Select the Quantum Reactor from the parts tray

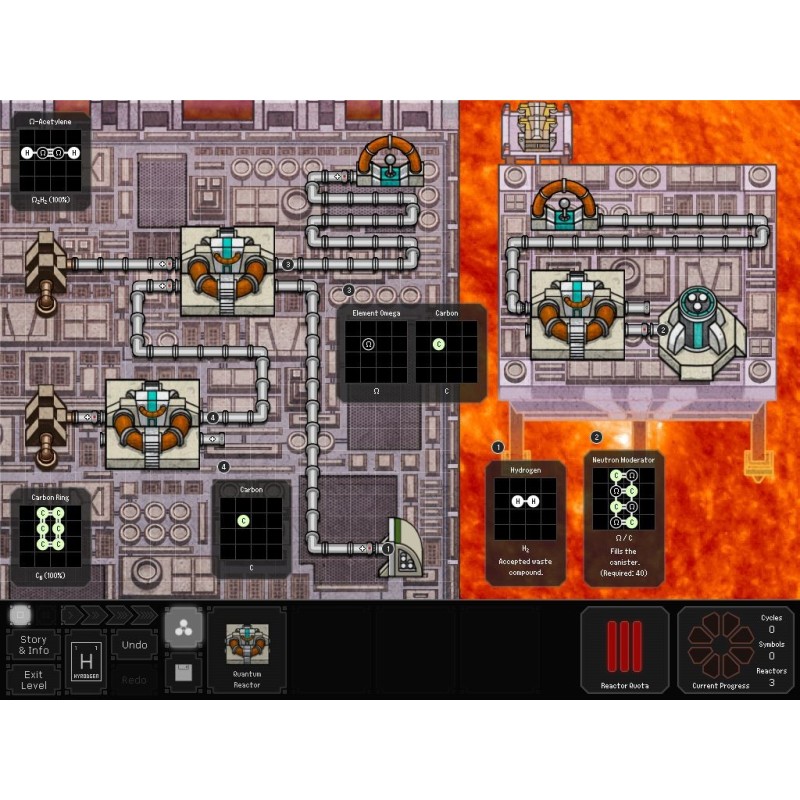[x=246, y=650]
